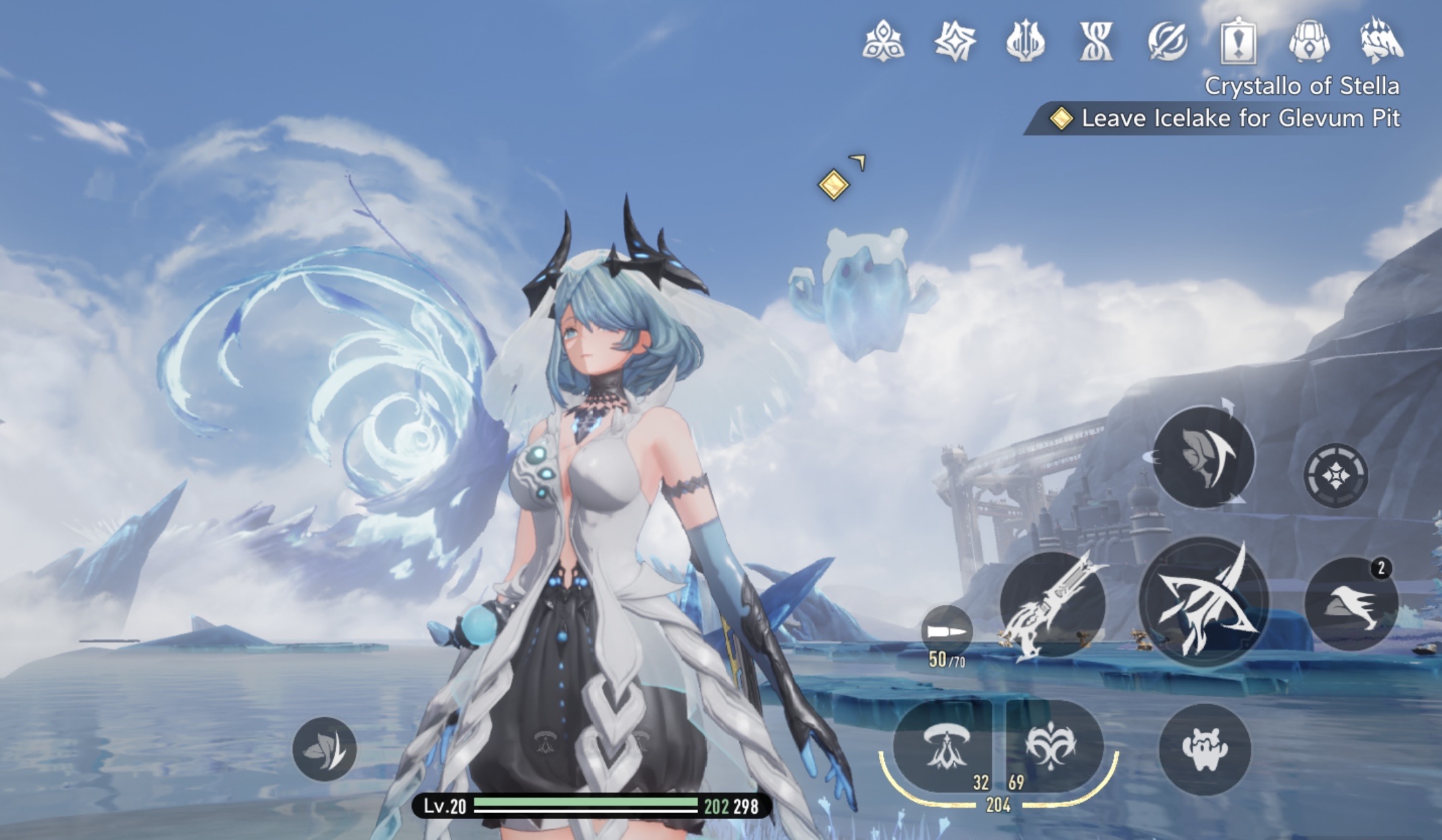This screenshot has width=1442, height=840.
Task: Fire the ranged gun weapon button
Action: 1053,603
